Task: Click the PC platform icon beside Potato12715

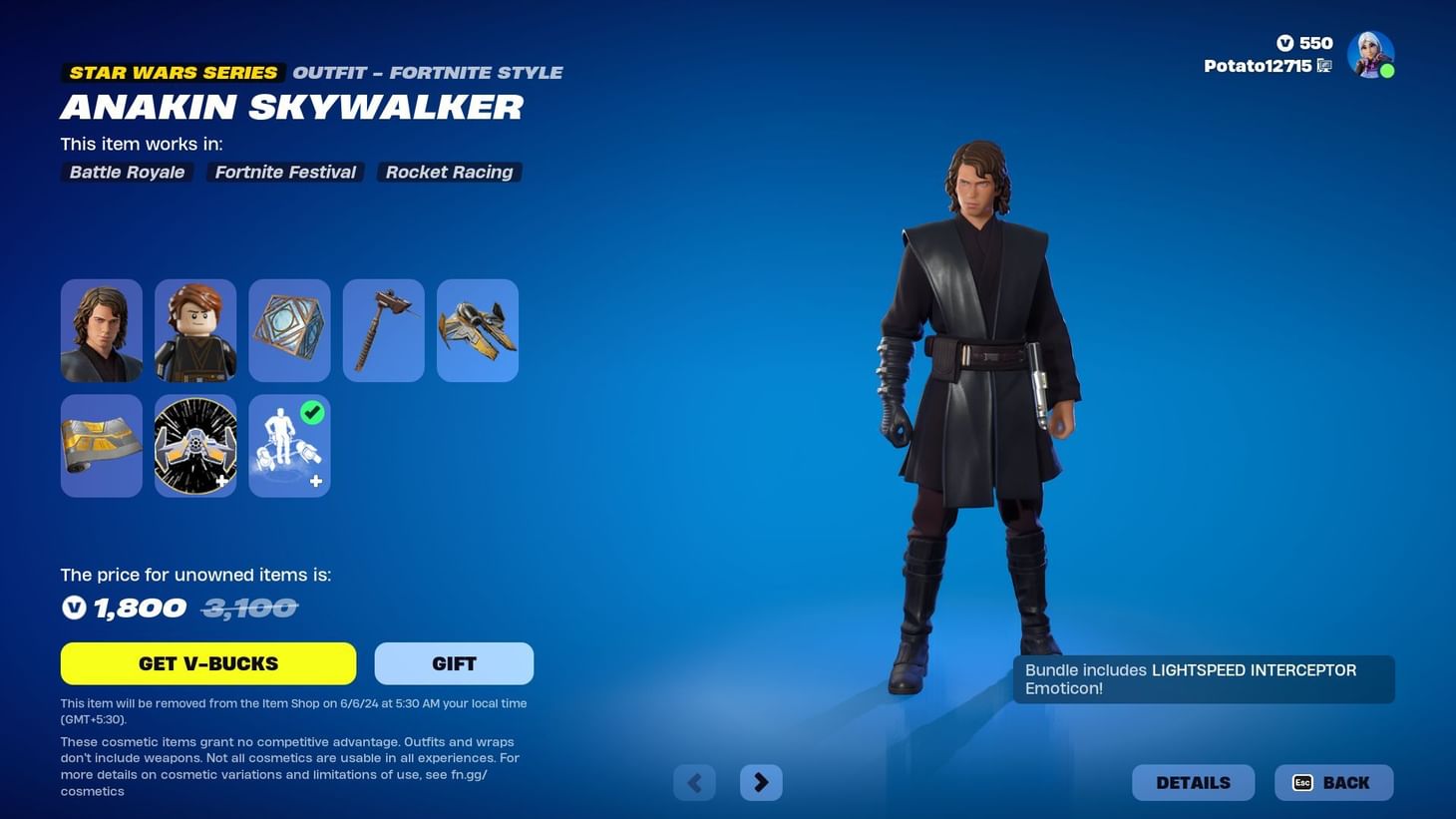Action: tap(1324, 65)
